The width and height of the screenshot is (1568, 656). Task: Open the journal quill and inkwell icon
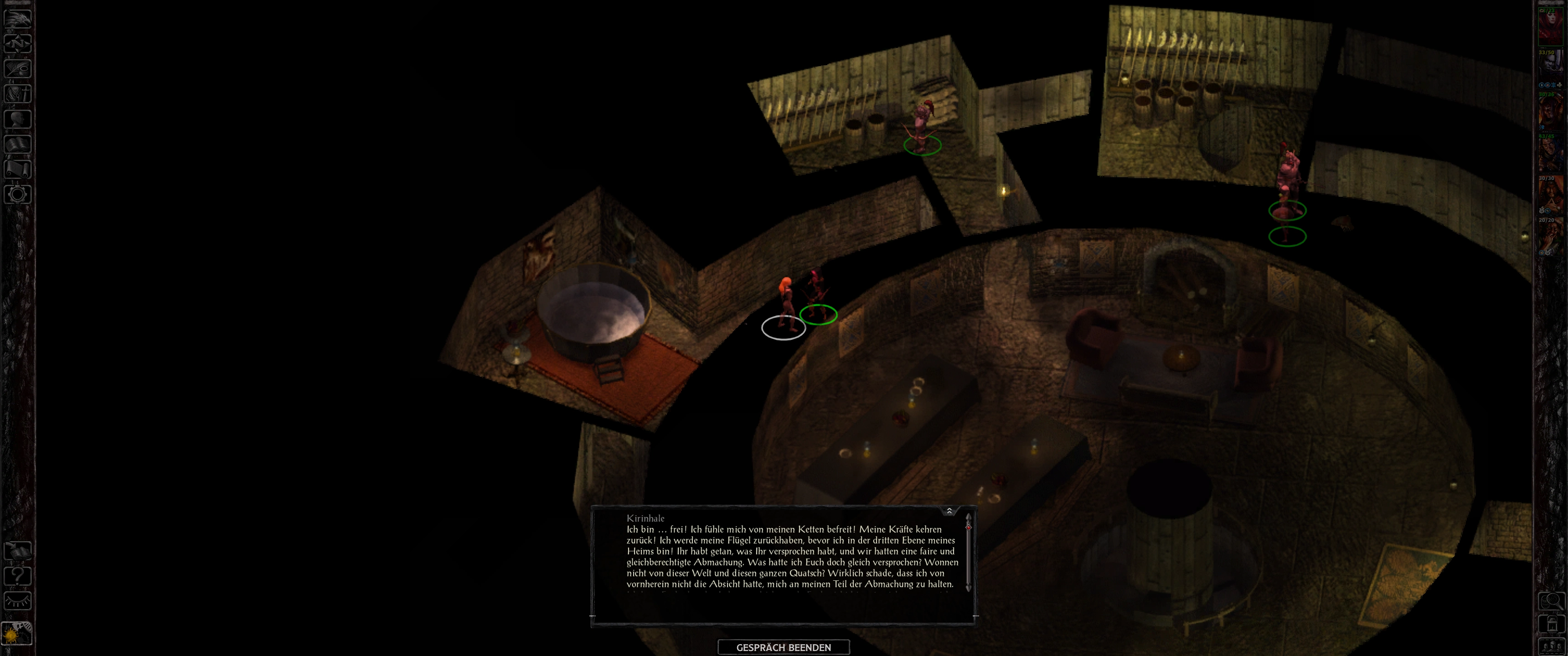[x=18, y=68]
